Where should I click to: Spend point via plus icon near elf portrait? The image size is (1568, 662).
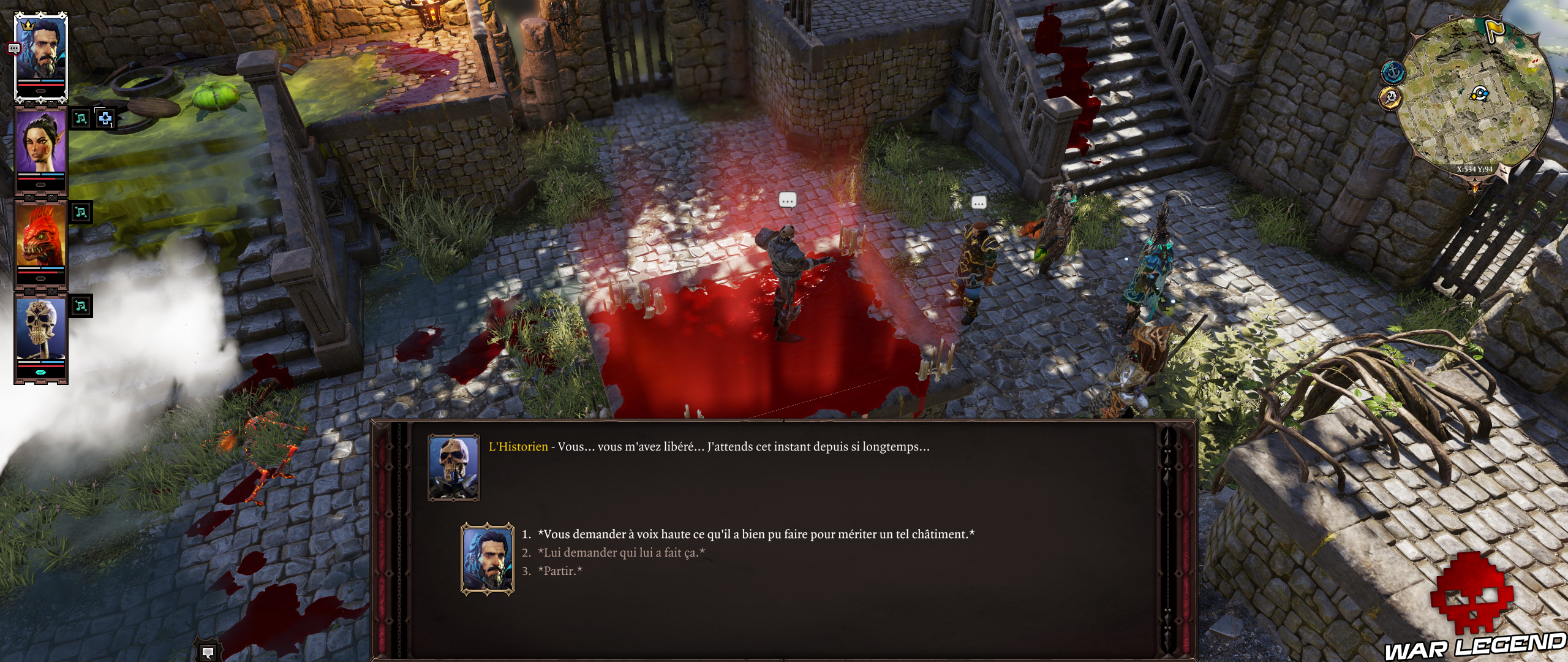tap(104, 120)
